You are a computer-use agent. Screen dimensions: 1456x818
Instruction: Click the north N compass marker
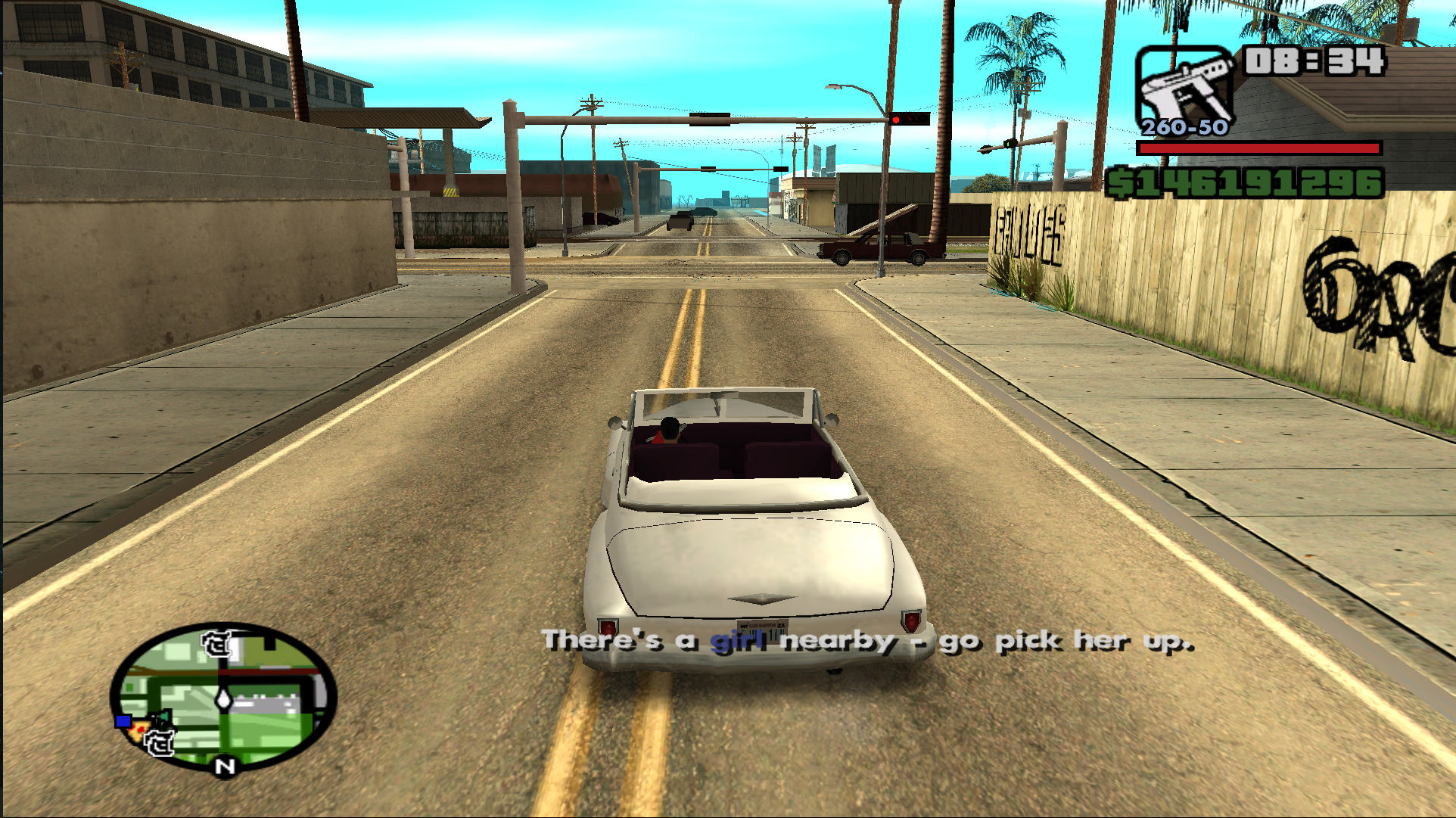(225, 767)
